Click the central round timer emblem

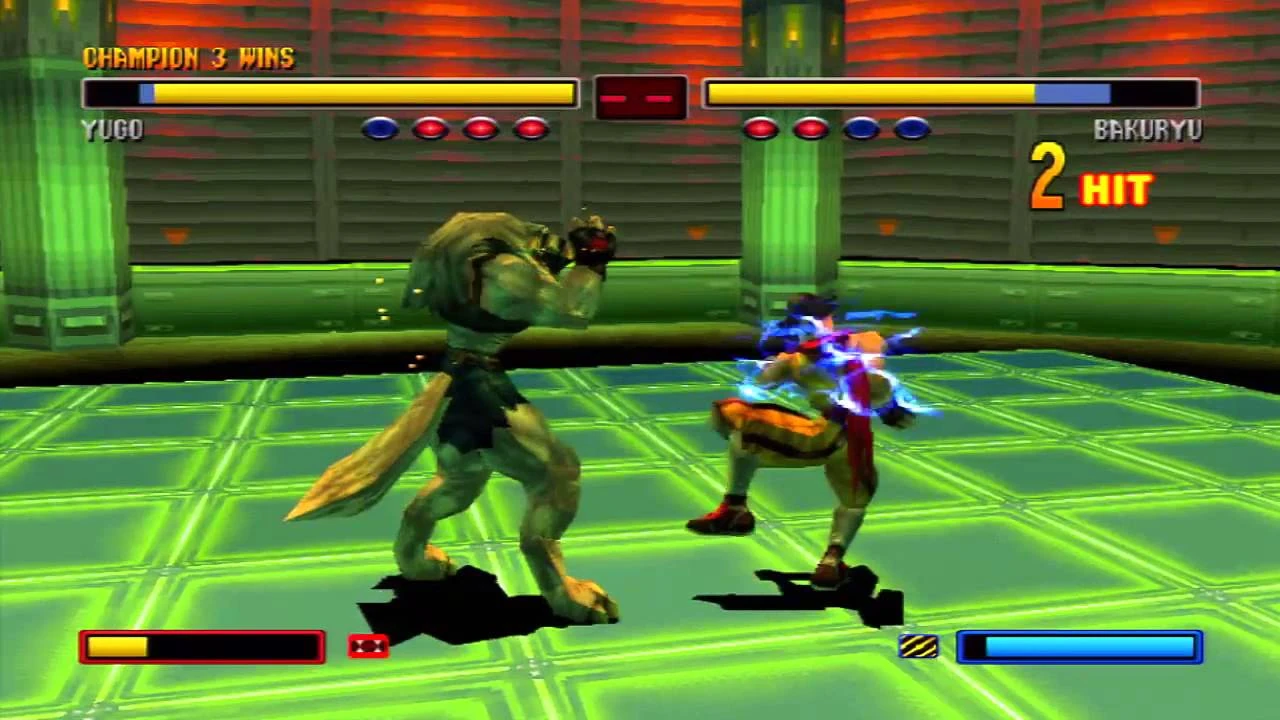coord(641,96)
